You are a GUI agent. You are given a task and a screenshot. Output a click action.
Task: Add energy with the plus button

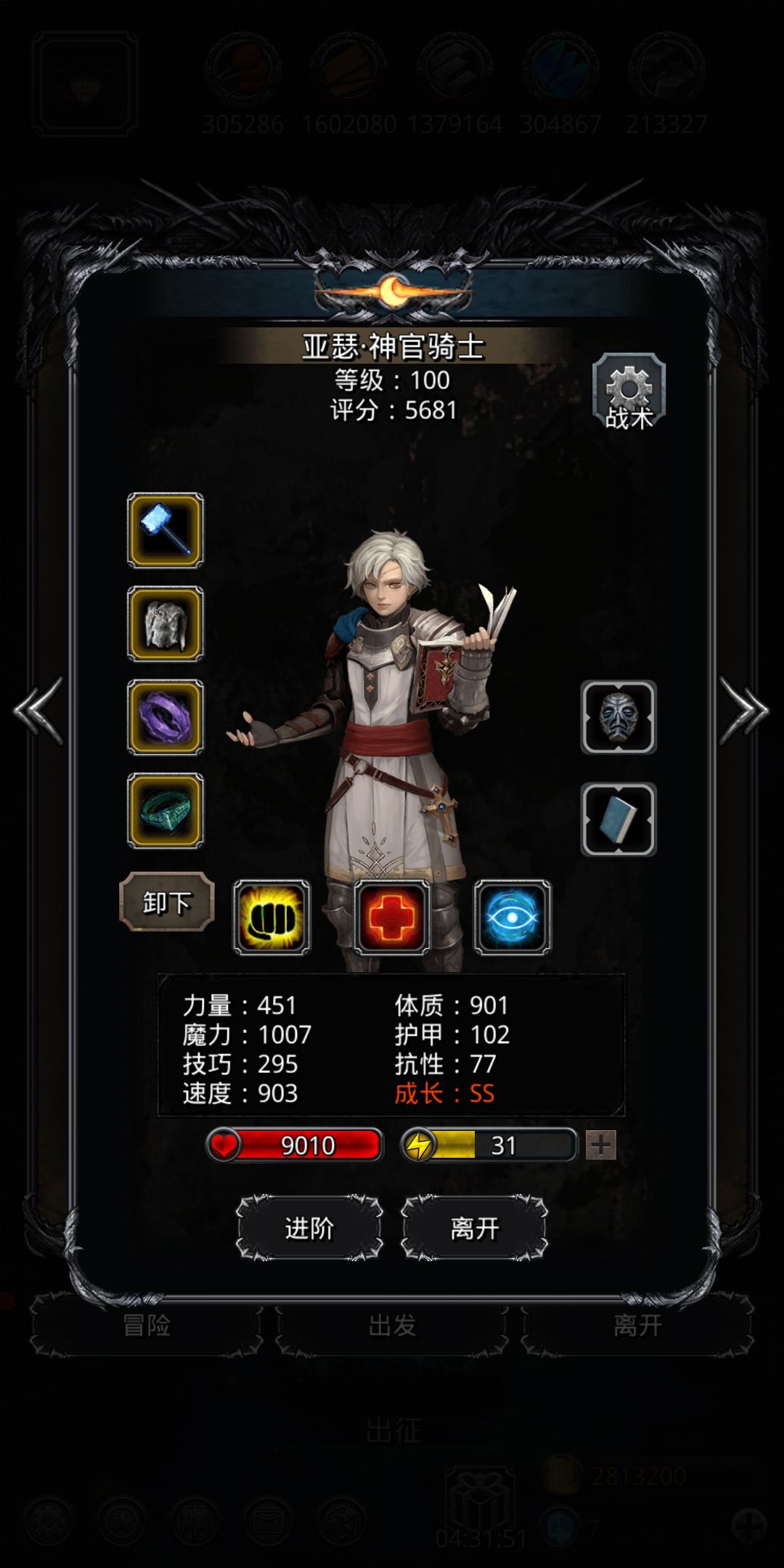click(x=601, y=1146)
